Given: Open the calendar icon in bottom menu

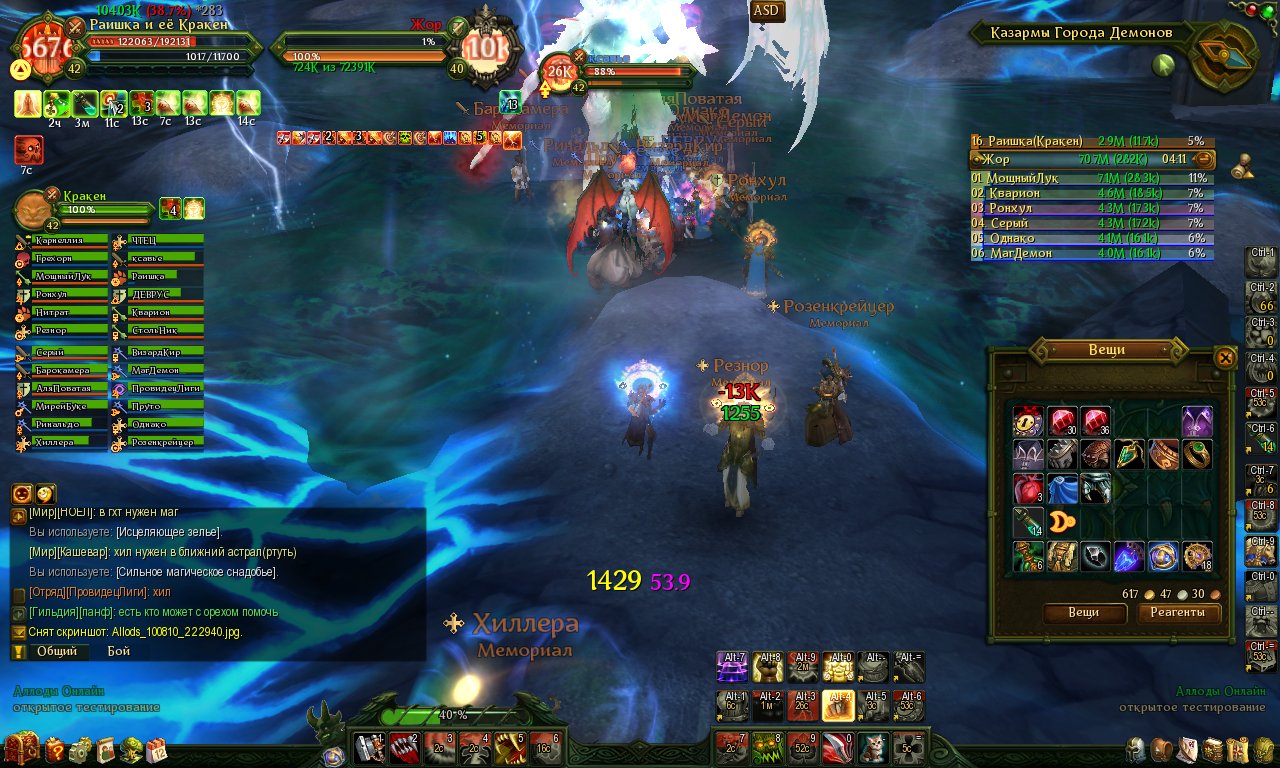Looking at the screenshot, I should [x=157, y=749].
